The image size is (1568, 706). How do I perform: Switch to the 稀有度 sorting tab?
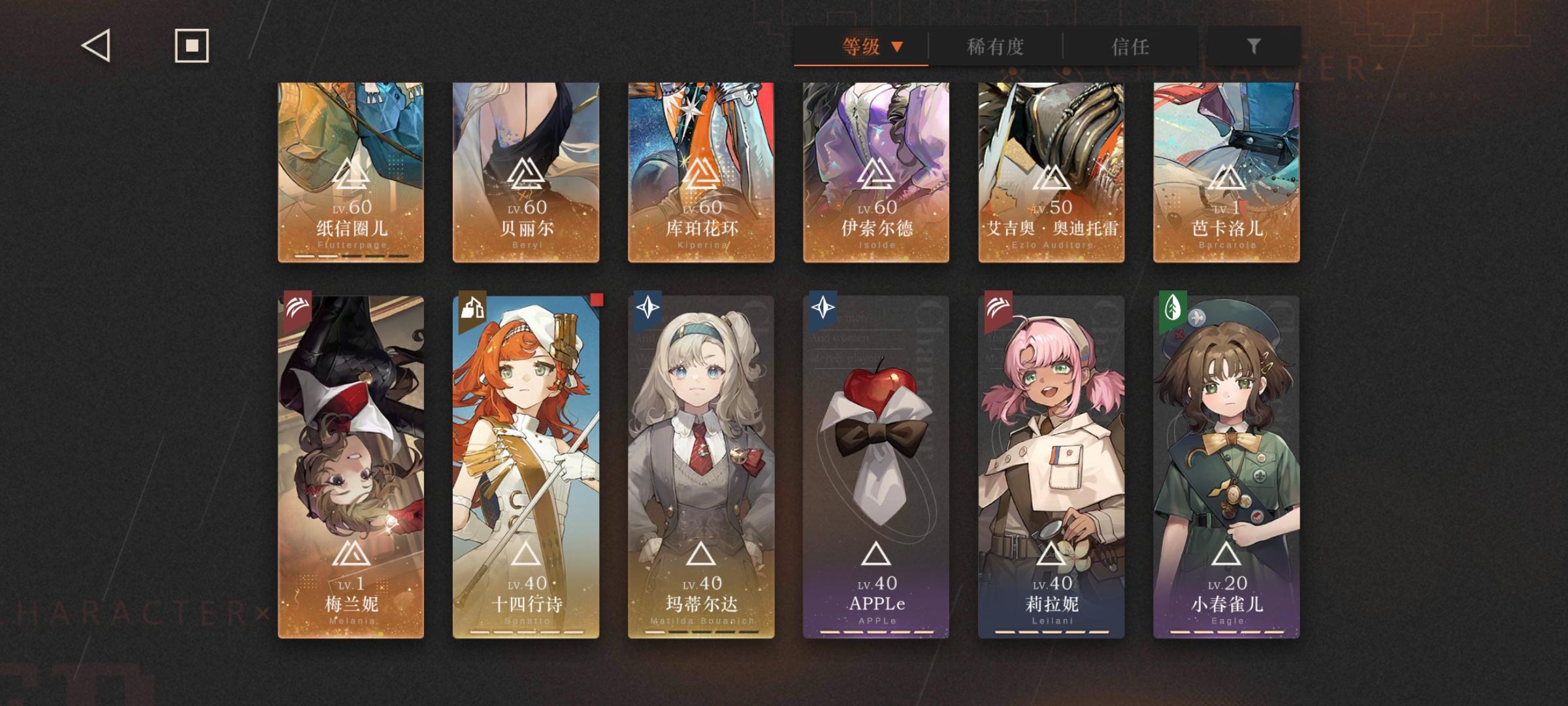(x=995, y=47)
